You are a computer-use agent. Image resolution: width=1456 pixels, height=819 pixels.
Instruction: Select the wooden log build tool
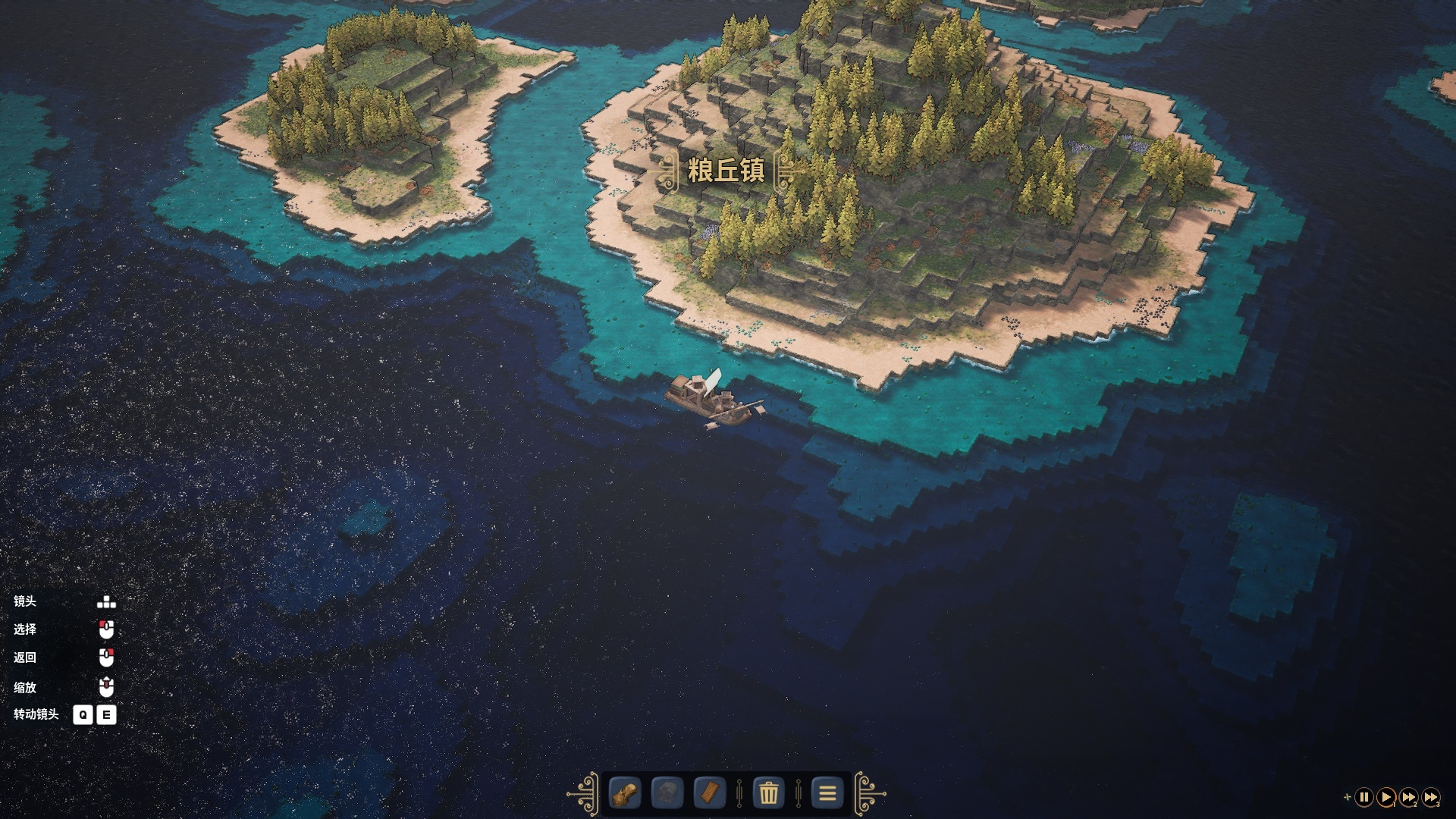[x=625, y=794]
